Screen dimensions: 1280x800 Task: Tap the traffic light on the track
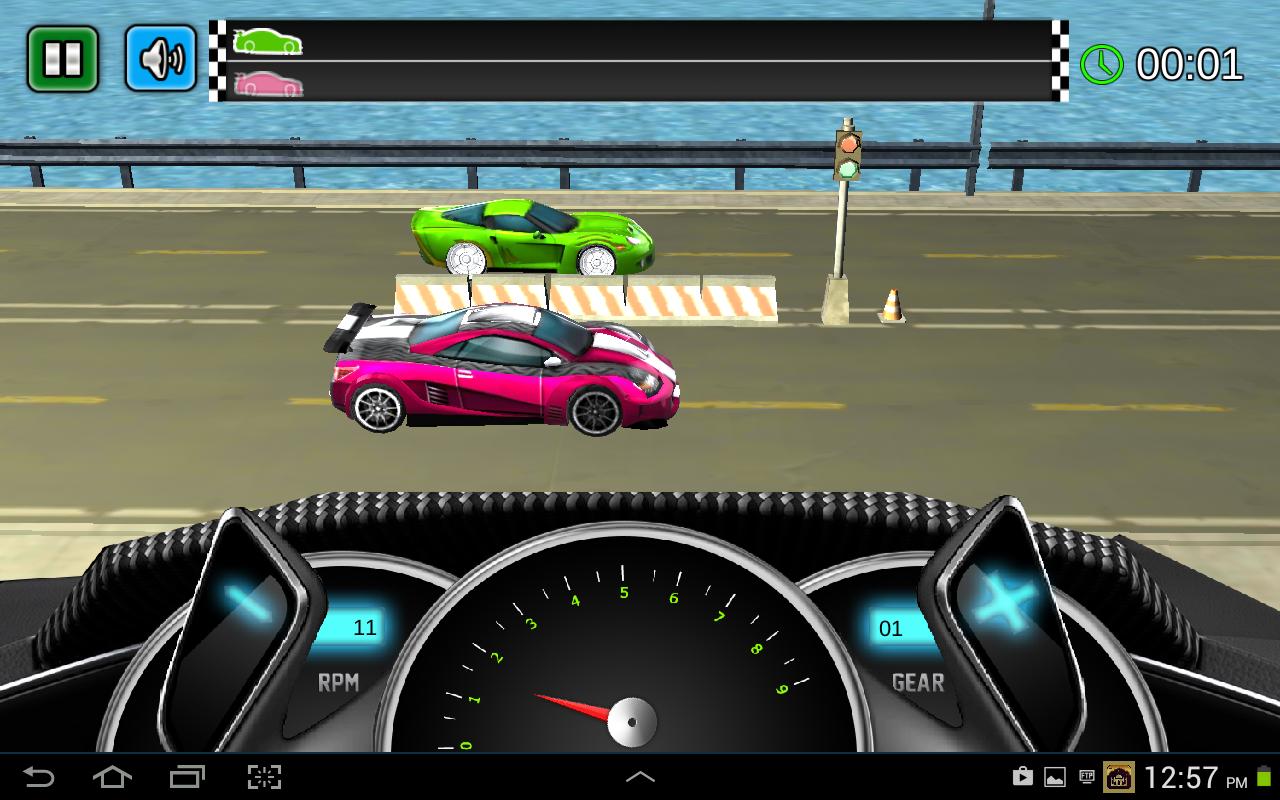pyautogui.click(x=849, y=155)
